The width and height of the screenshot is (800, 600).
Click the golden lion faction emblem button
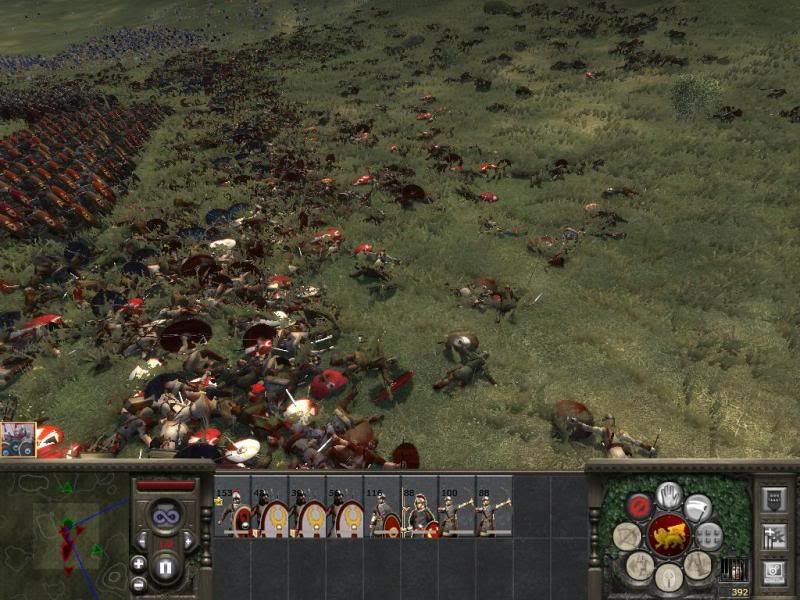pos(668,537)
